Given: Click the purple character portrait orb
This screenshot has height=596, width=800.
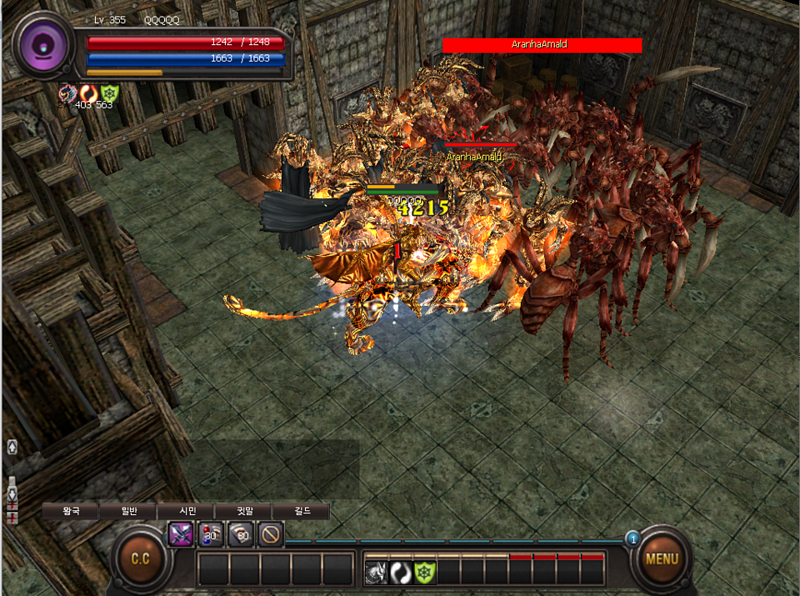Looking at the screenshot, I should click(x=44, y=47).
